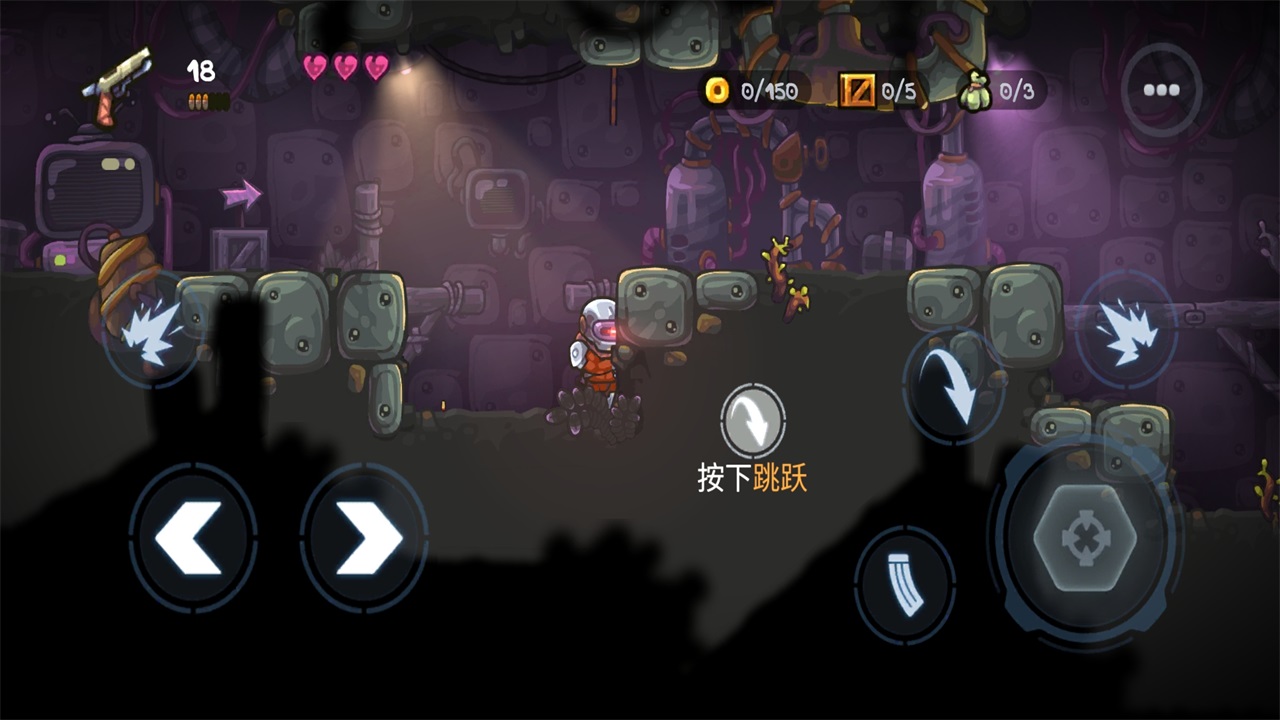Hit the curved-arrow jump button
The width and height of the screenshot is (1280, 720).
pos(953,385)
